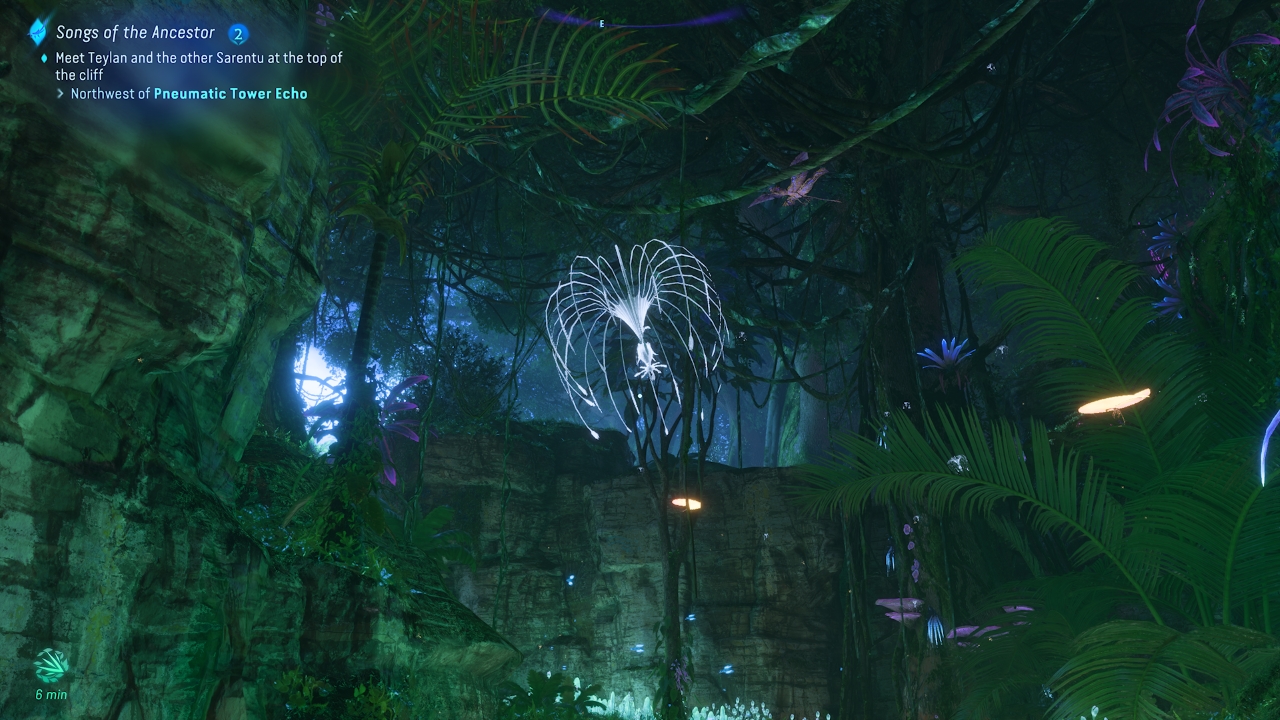Open the Pneumatic Tower Echo location hint
This screenshot has width=1280, height=720.
click(x=230, y=94)
